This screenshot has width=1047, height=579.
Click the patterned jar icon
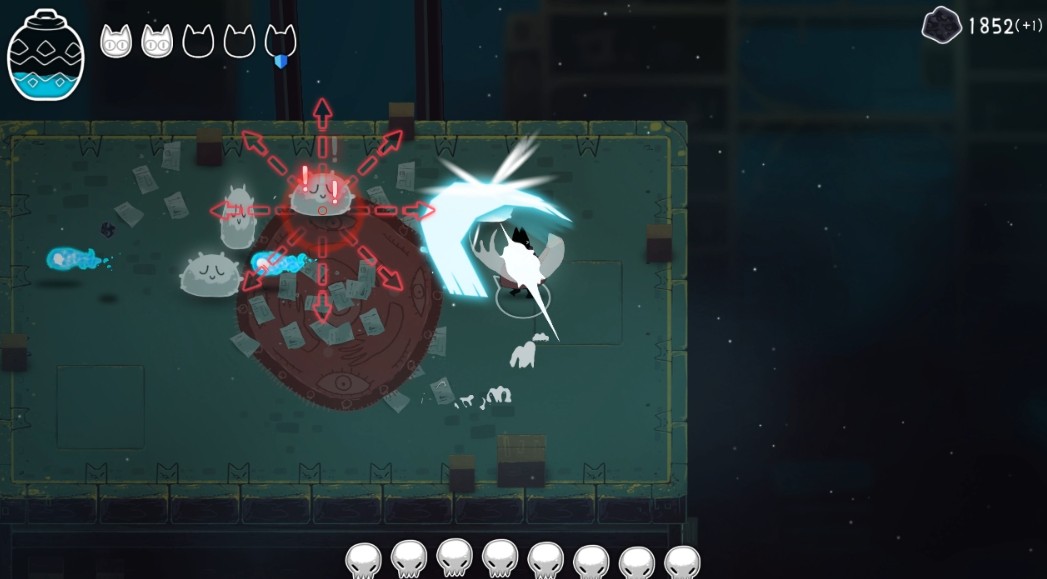click(46, 54)
